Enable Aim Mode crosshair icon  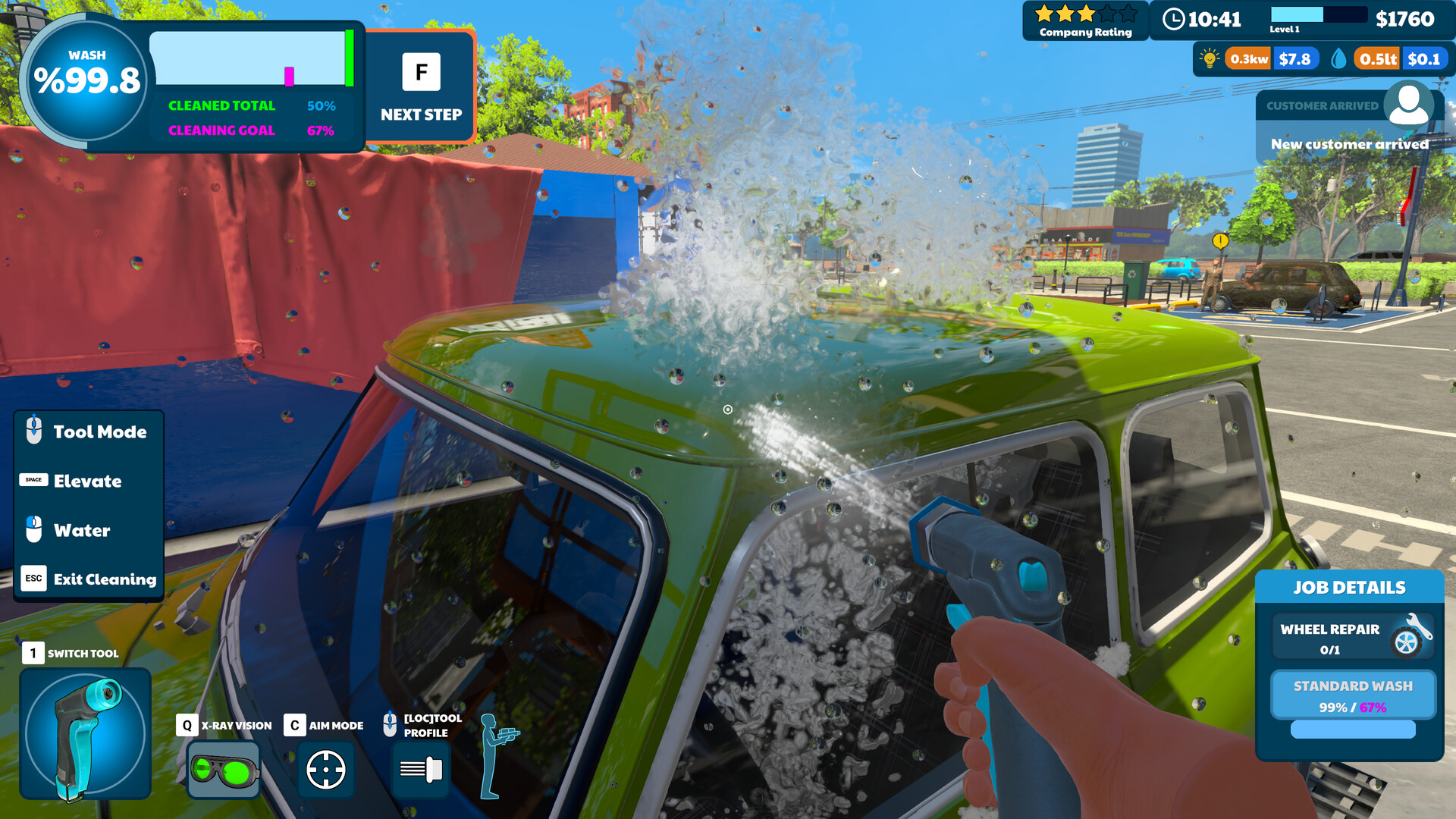pyautogui.click(x=326, y=770)
